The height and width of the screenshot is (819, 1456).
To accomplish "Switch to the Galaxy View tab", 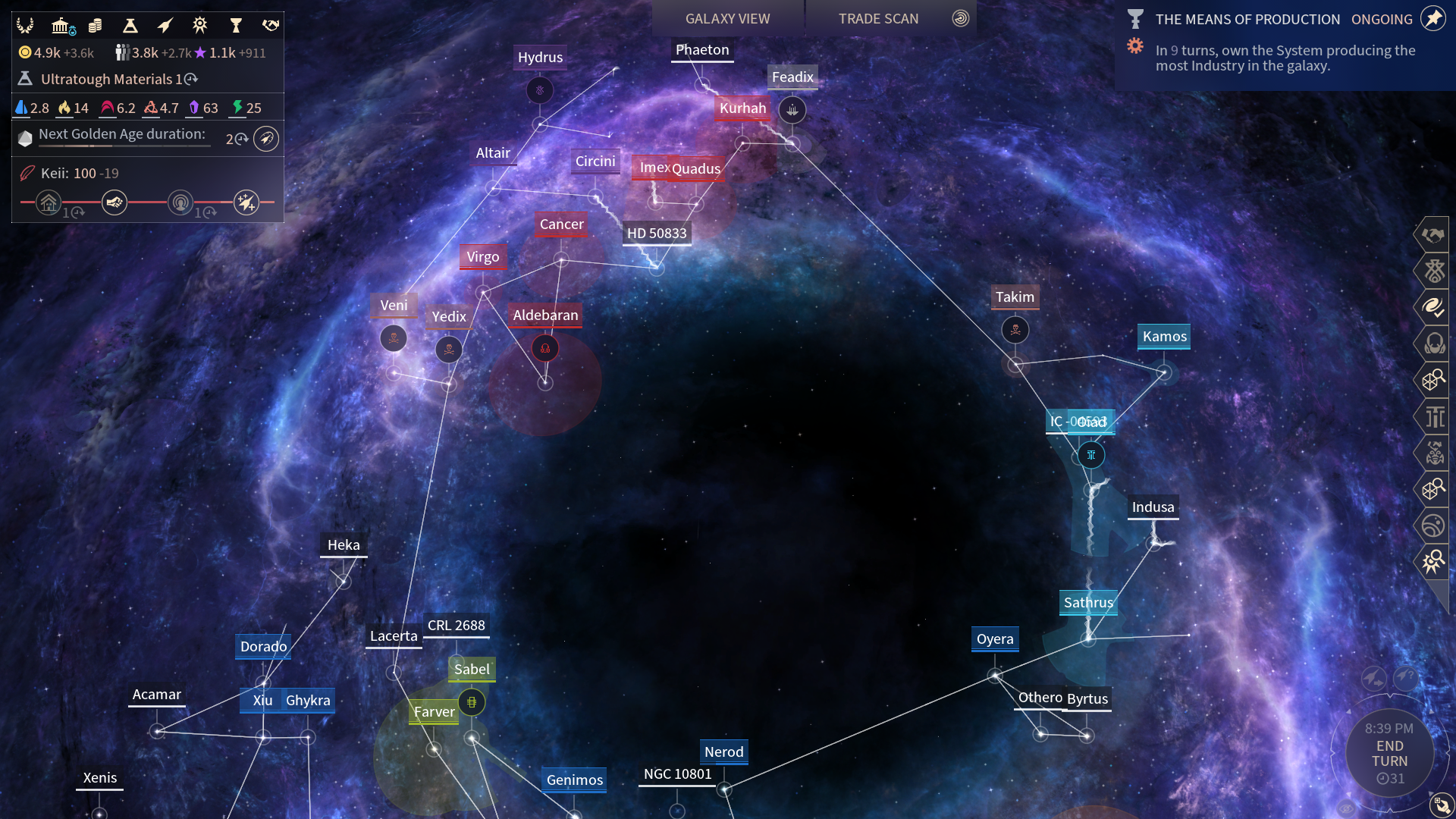I will (x=727, y=18).
